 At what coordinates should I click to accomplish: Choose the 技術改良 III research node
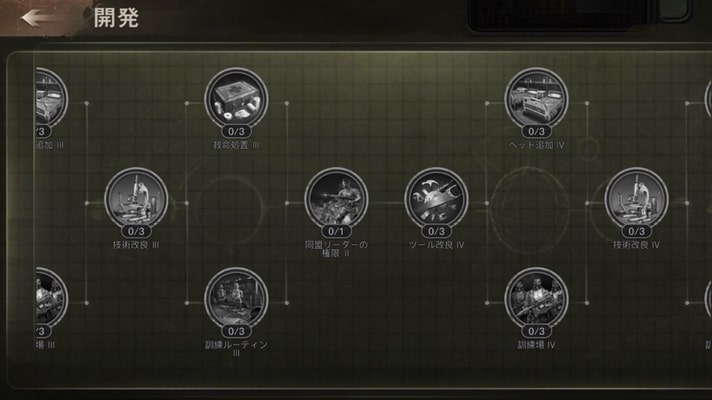click(136, 199)
